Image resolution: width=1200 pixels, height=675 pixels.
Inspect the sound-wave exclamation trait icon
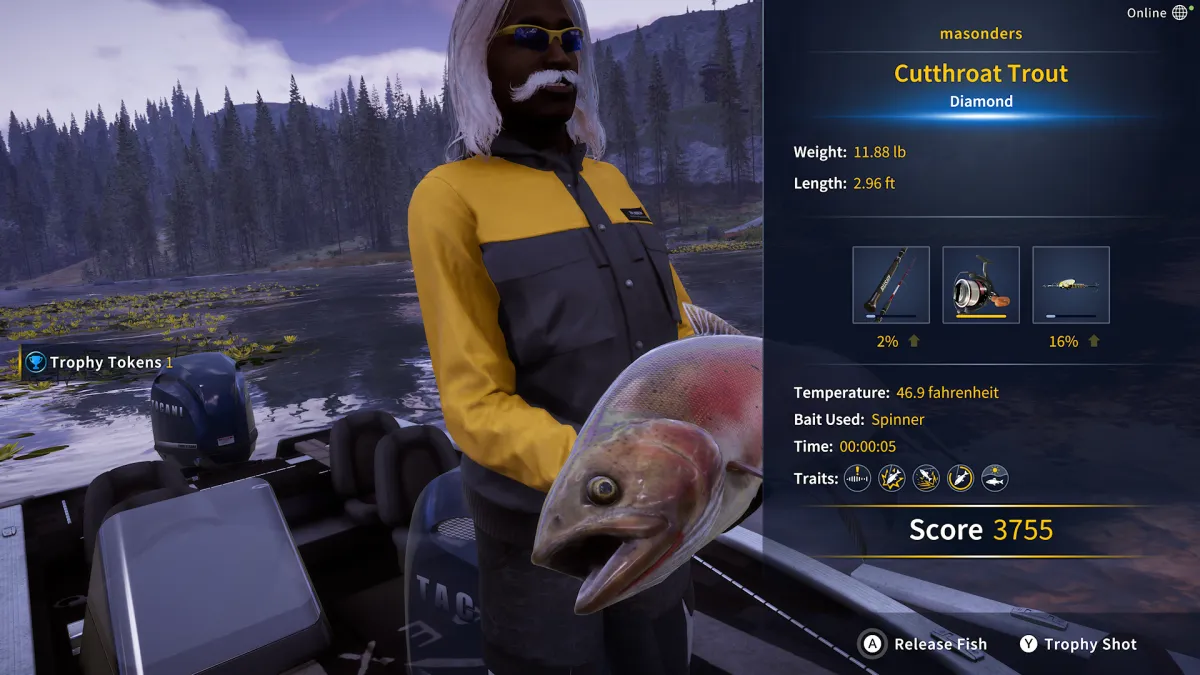(857, 478)
